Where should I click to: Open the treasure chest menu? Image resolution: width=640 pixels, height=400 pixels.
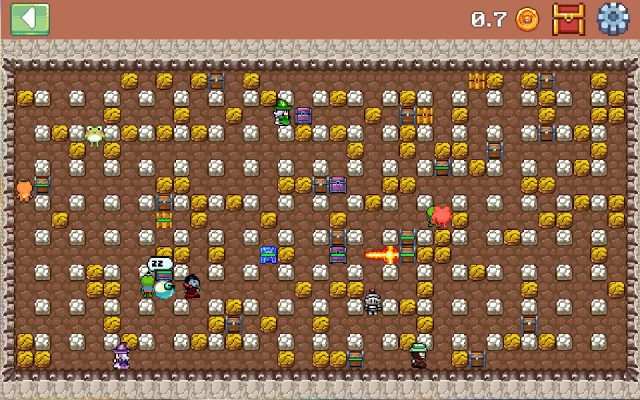(x=568, y=18)
